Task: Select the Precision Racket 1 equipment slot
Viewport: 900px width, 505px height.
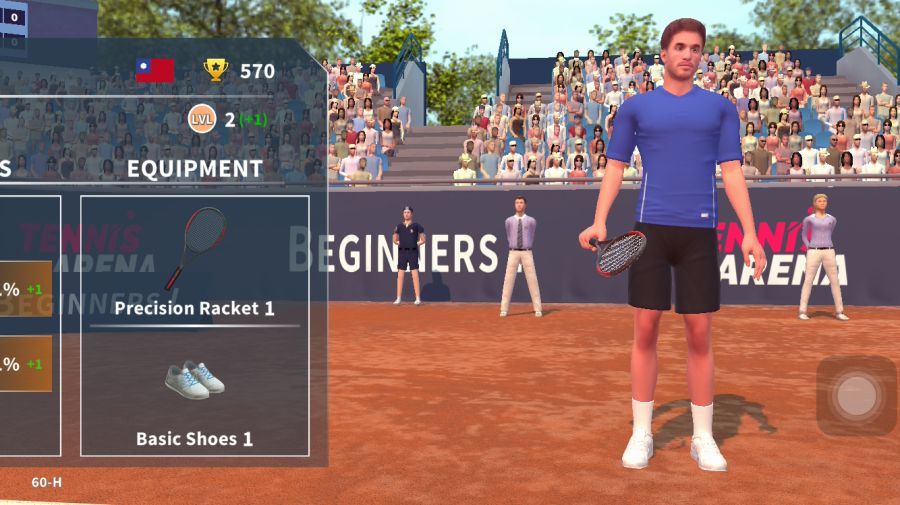Action: coord(194,262)
